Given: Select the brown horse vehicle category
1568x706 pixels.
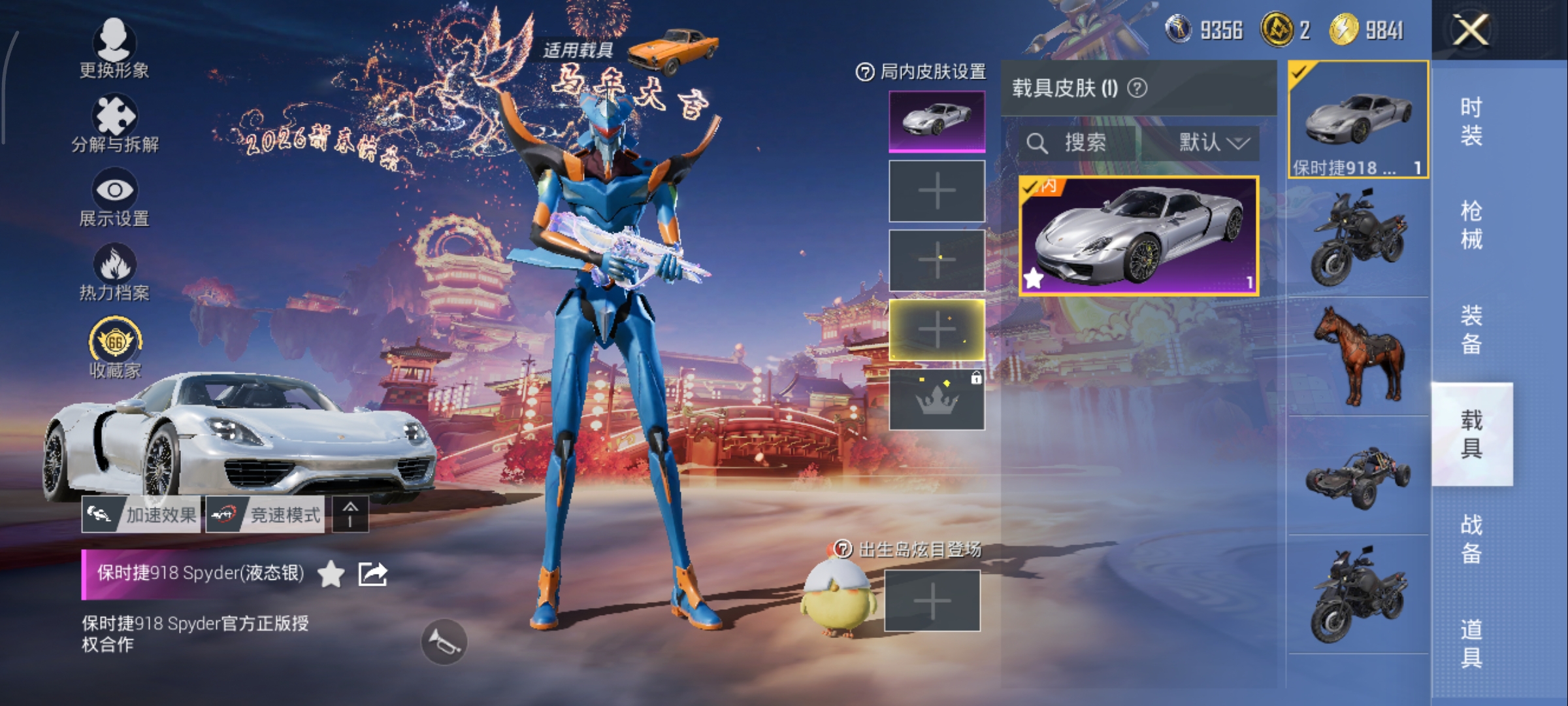Looking at the screenshot, I should pyautogui.click(x=1359, y=357).
